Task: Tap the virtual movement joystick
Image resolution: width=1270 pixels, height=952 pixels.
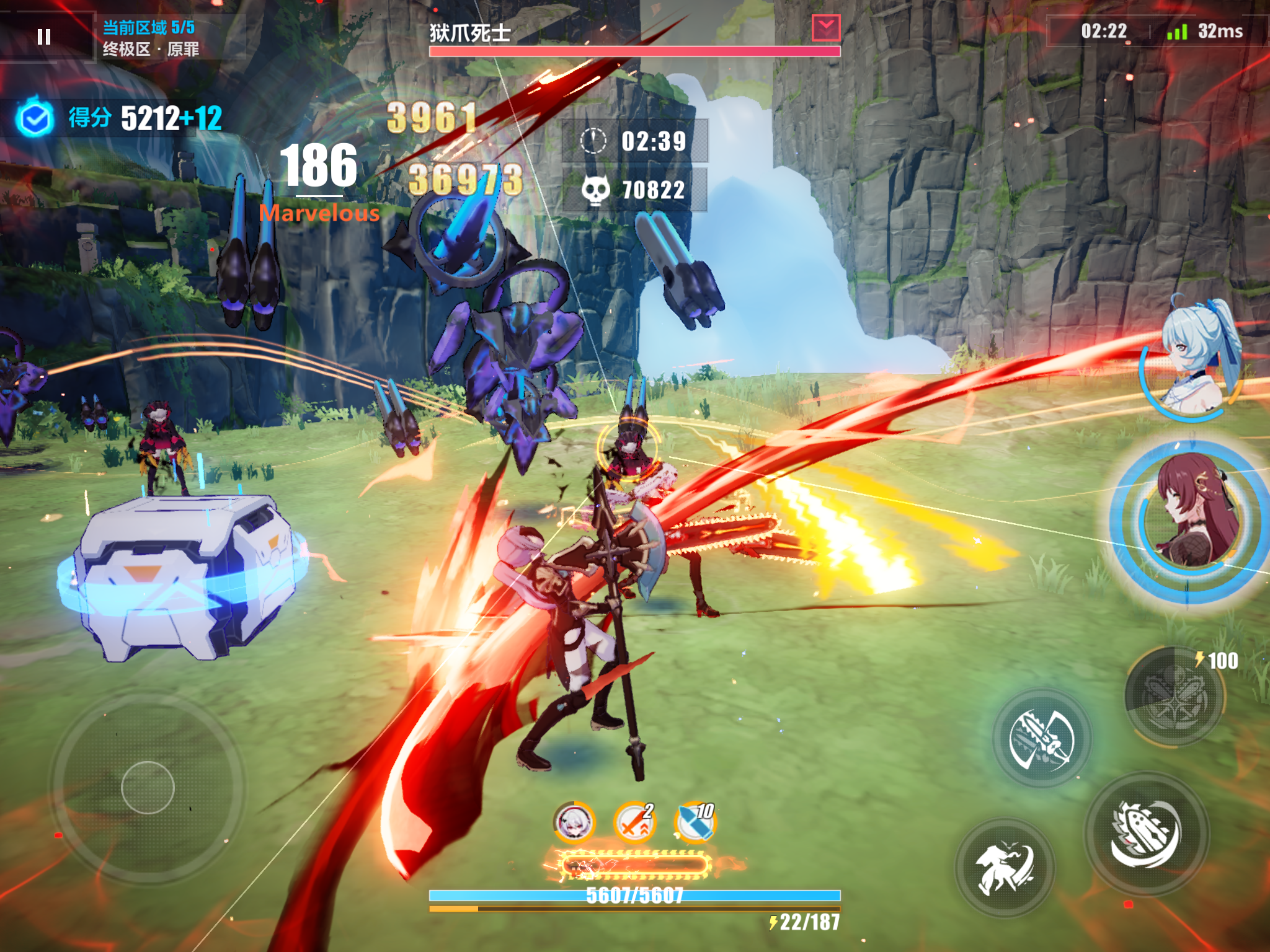Action: [148, 787]
